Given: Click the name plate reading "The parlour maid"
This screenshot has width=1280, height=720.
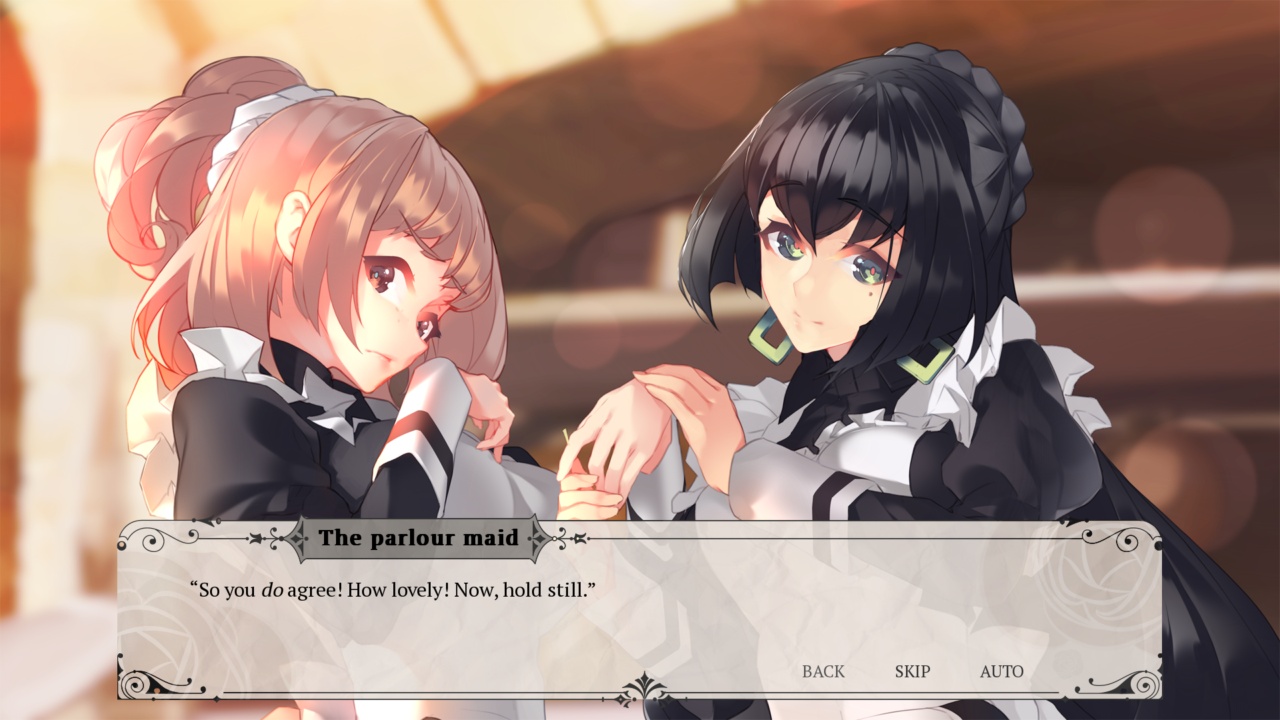Looking at the screenshot, I should tap(420, 537).
